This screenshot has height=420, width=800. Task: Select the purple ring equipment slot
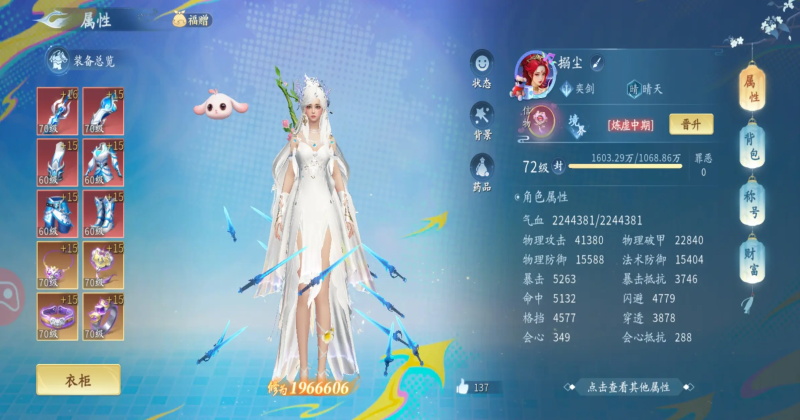pos(102,262)
